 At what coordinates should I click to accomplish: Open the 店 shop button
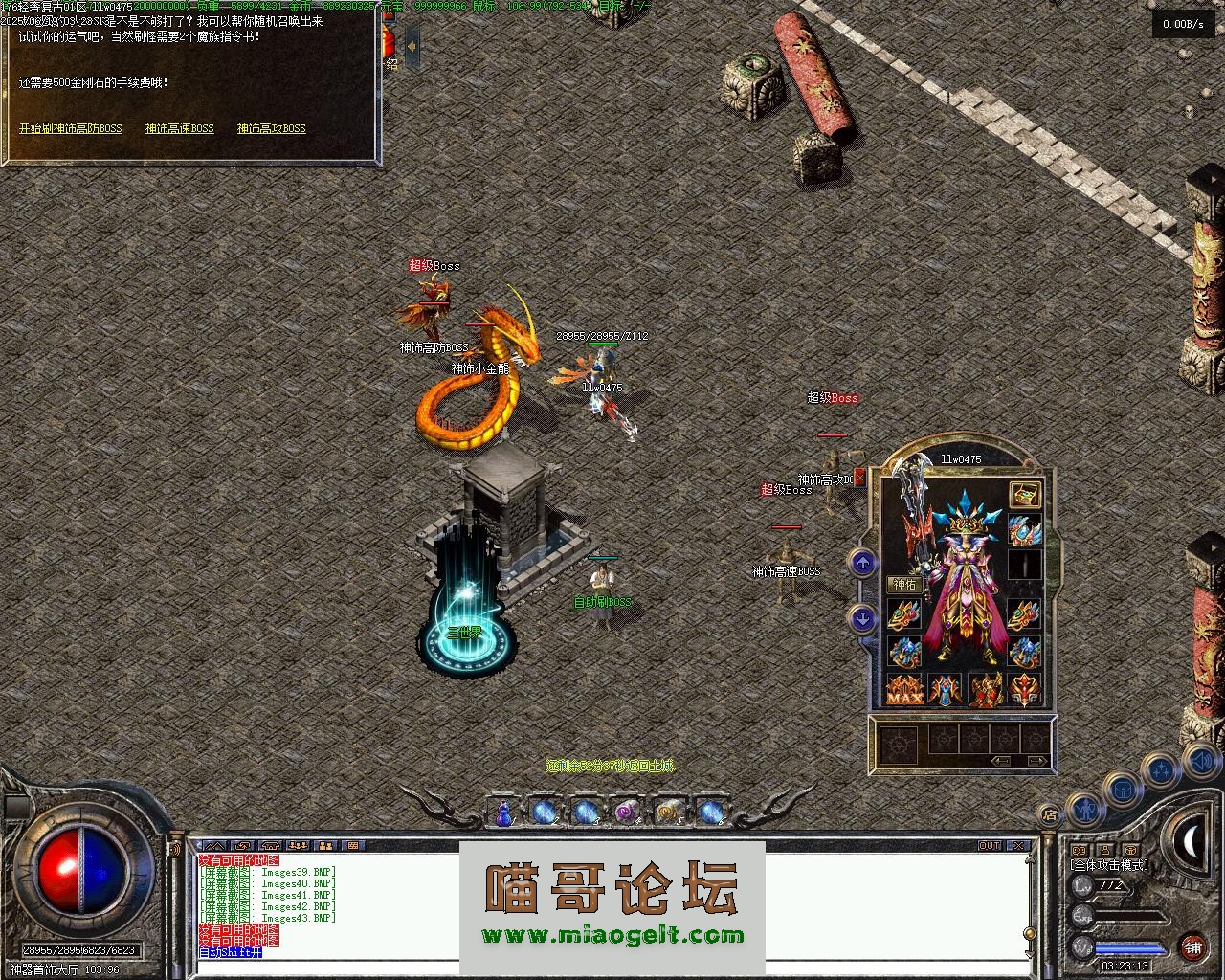tap(1050, 814)
